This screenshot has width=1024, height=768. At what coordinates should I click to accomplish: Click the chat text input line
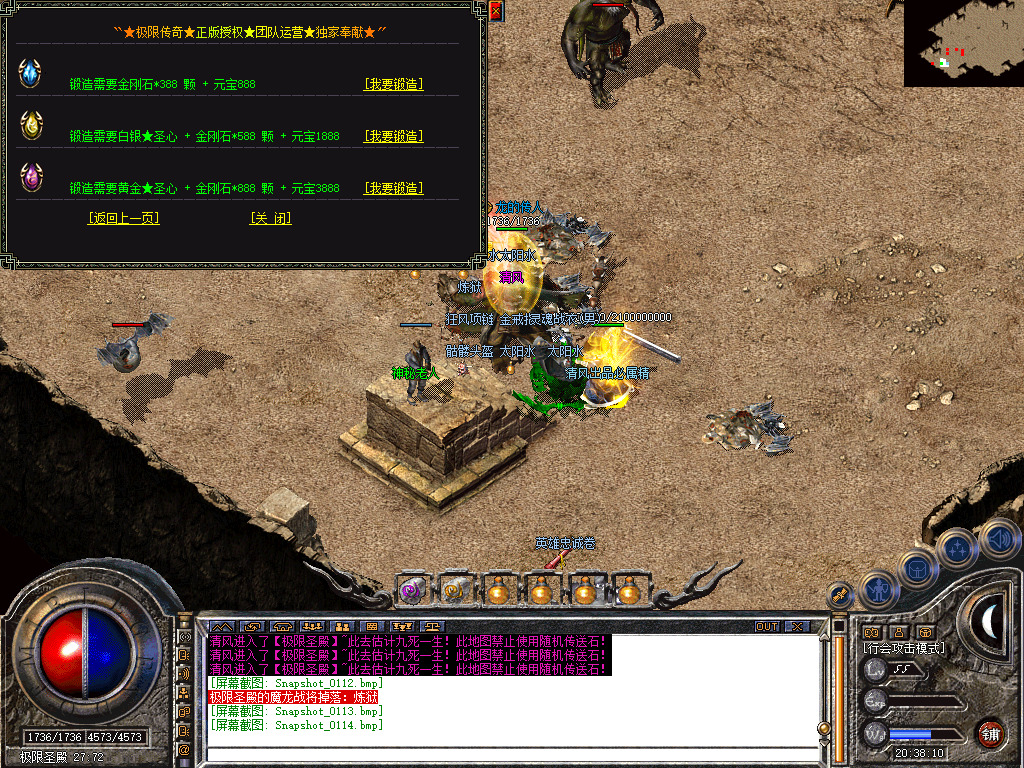tap(510, 753)
